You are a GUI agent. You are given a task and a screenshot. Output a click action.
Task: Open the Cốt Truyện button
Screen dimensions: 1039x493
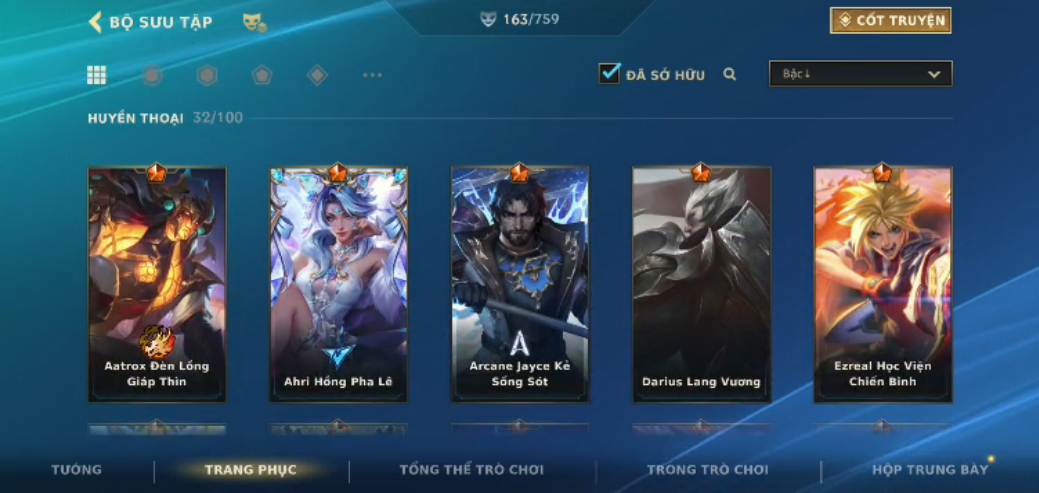890,20
